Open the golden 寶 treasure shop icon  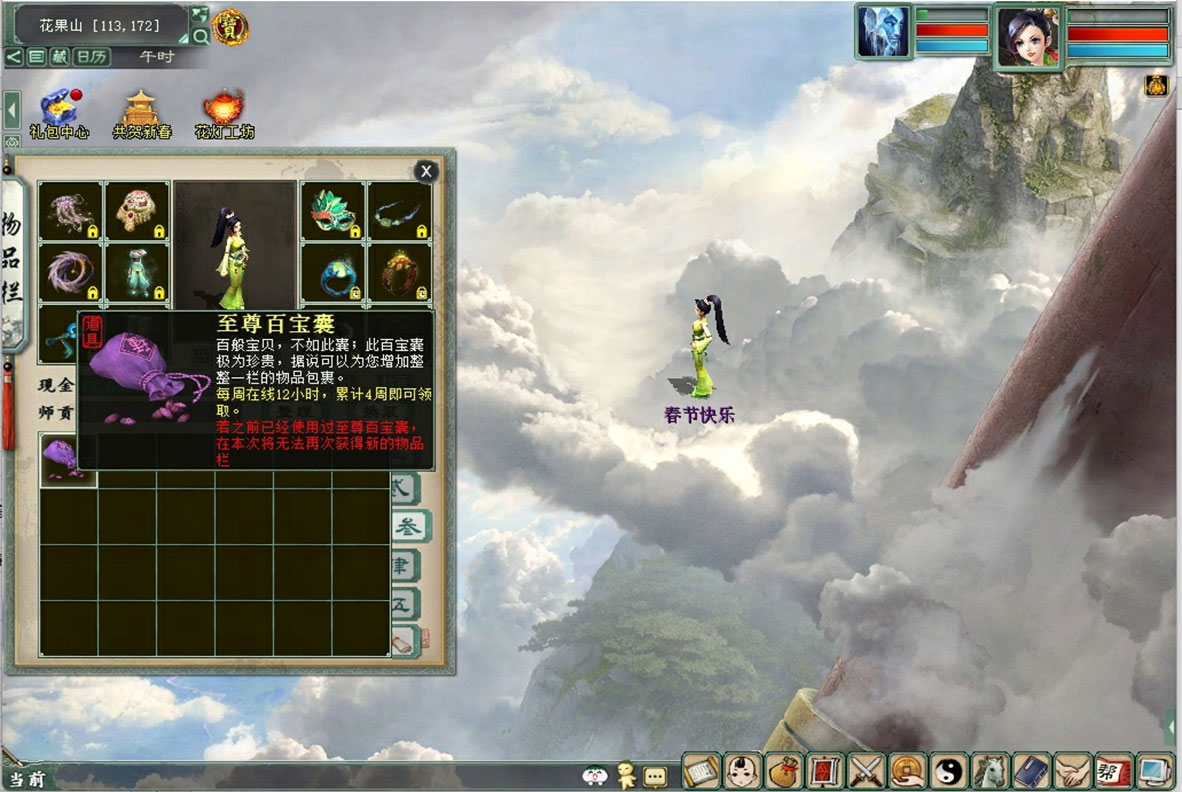click(231, 27)
